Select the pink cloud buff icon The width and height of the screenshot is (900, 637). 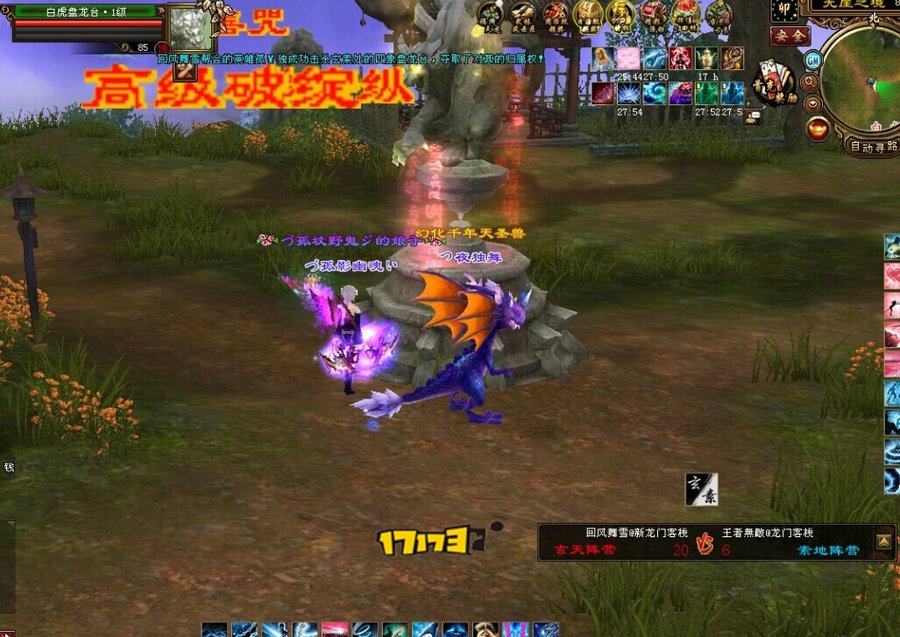click(x=629, y=59)
